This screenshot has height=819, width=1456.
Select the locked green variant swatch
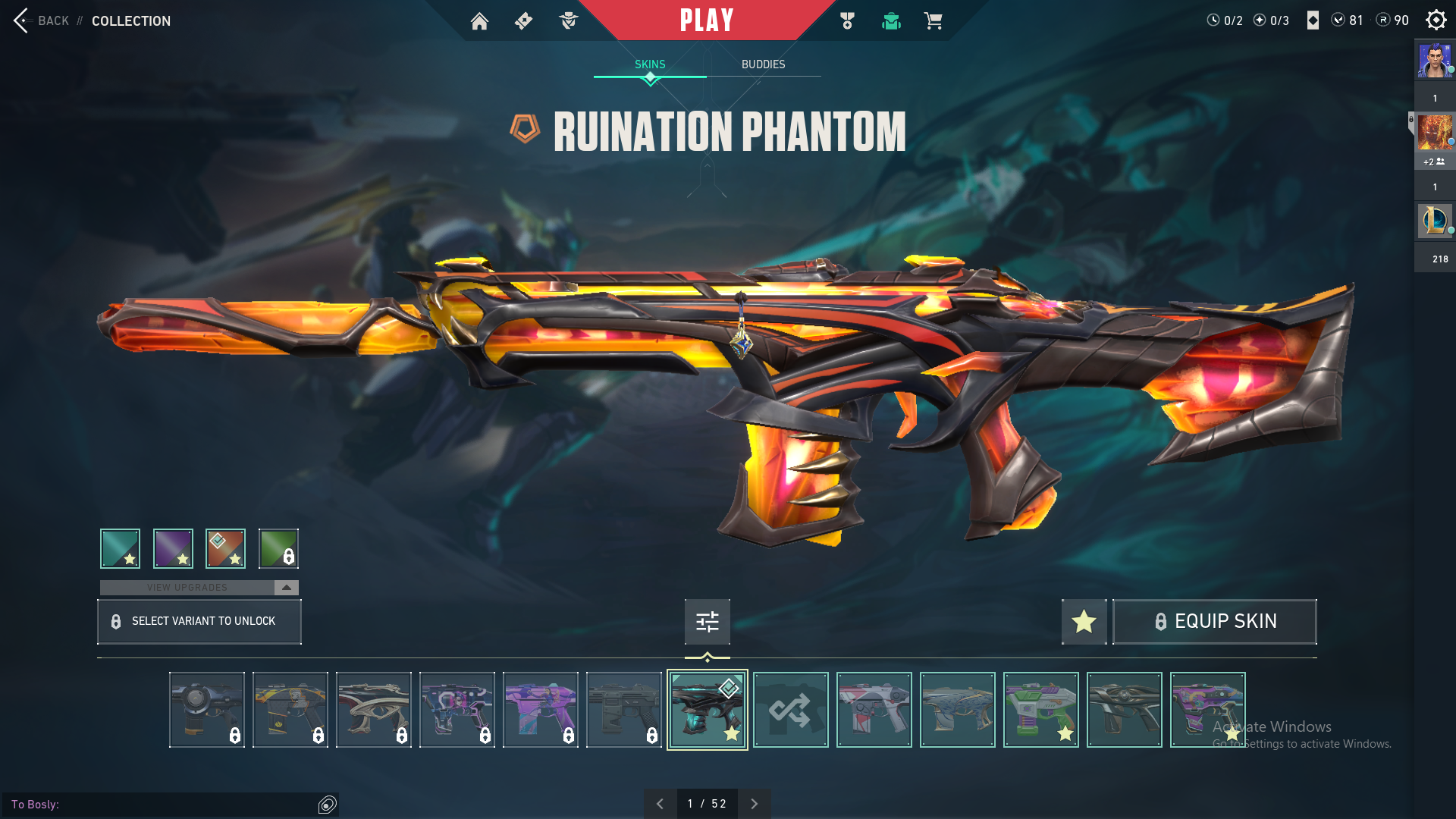pyautogui.click(x=278, y=548)
